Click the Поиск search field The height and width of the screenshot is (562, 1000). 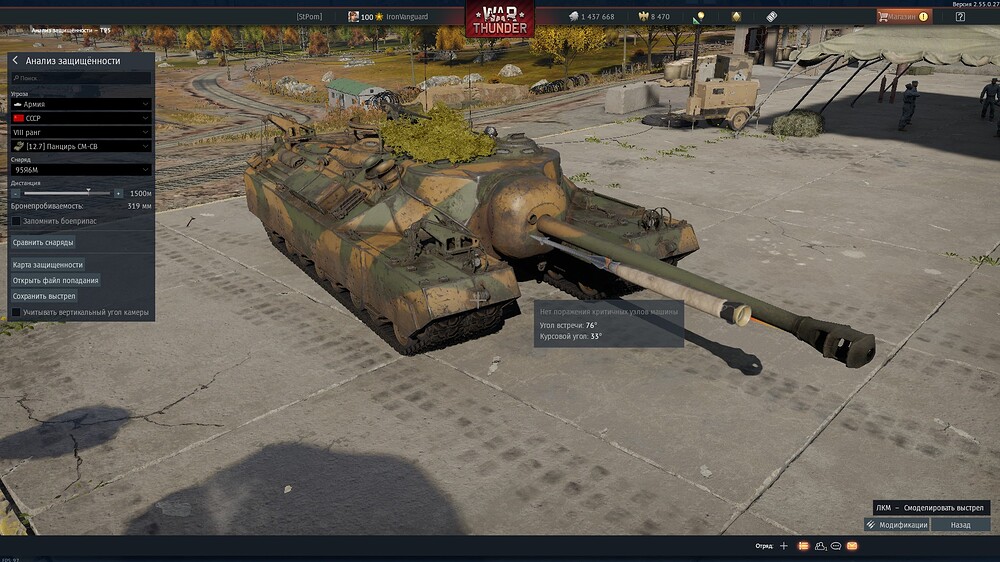tap(80, 77)
